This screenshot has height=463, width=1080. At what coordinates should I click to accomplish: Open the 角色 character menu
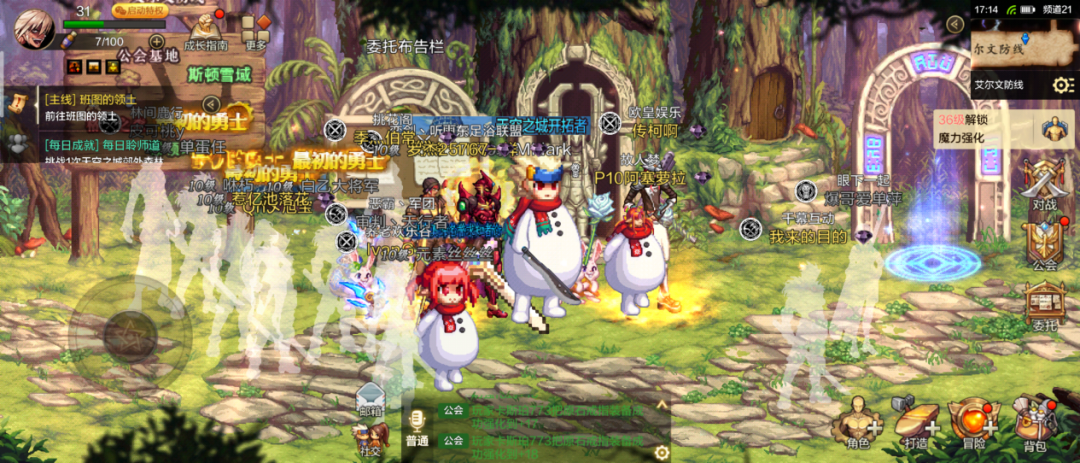pyautogui.click(x=858, y=420)
